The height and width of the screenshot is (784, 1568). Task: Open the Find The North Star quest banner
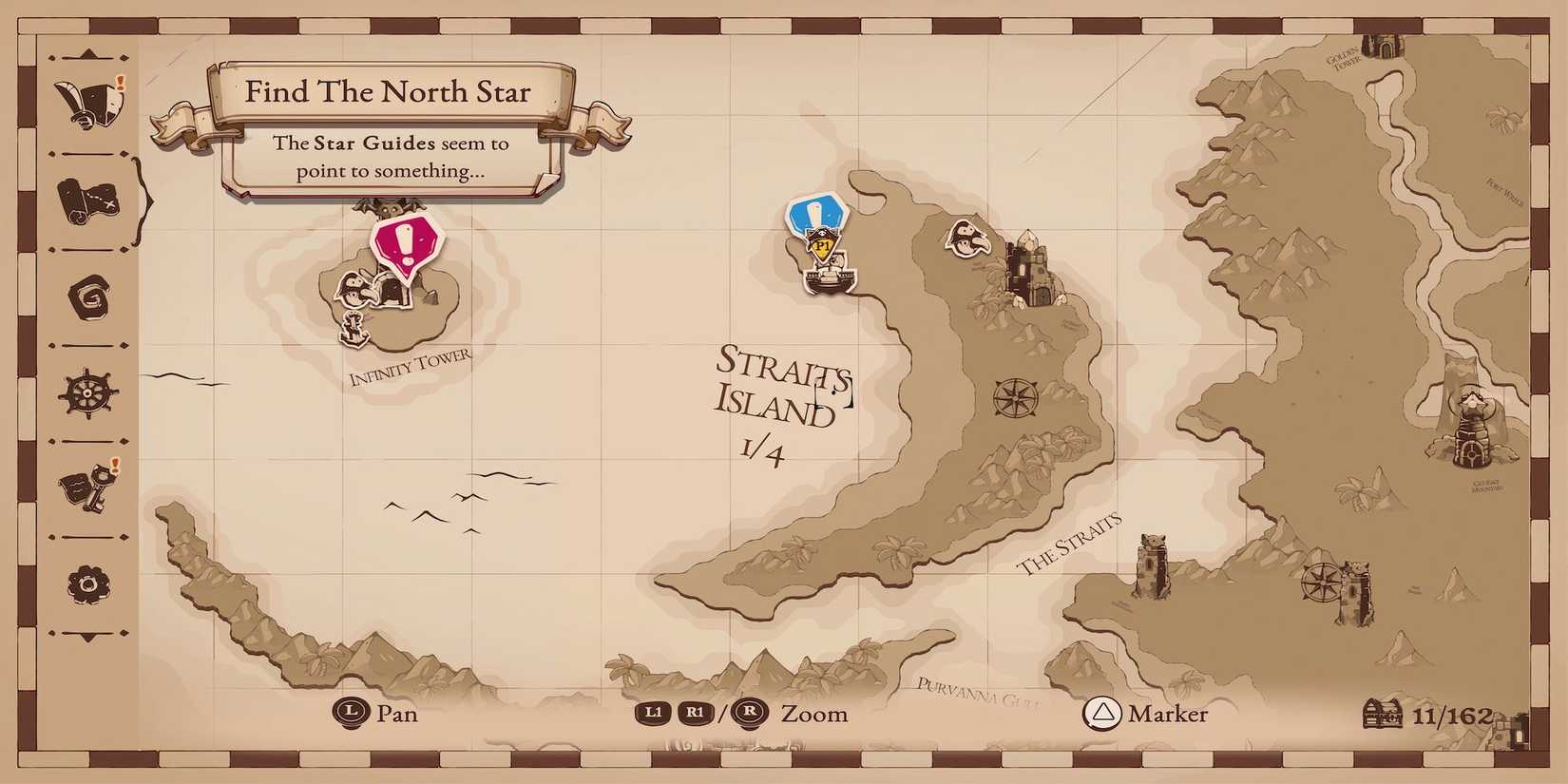pyautogui.click(x=389, y=92)
